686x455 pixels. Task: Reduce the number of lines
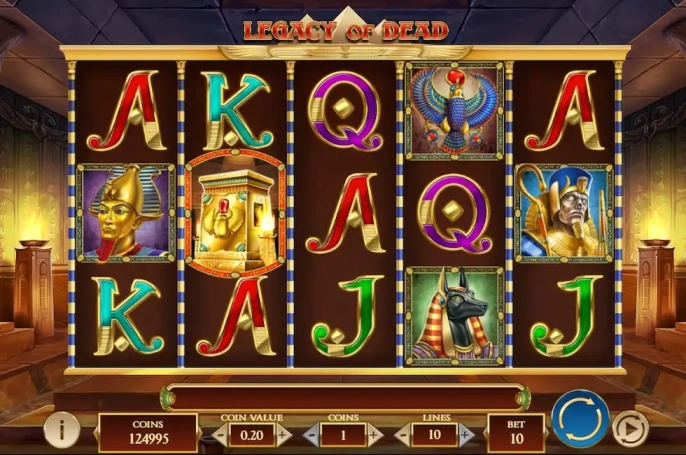[402, 435]
